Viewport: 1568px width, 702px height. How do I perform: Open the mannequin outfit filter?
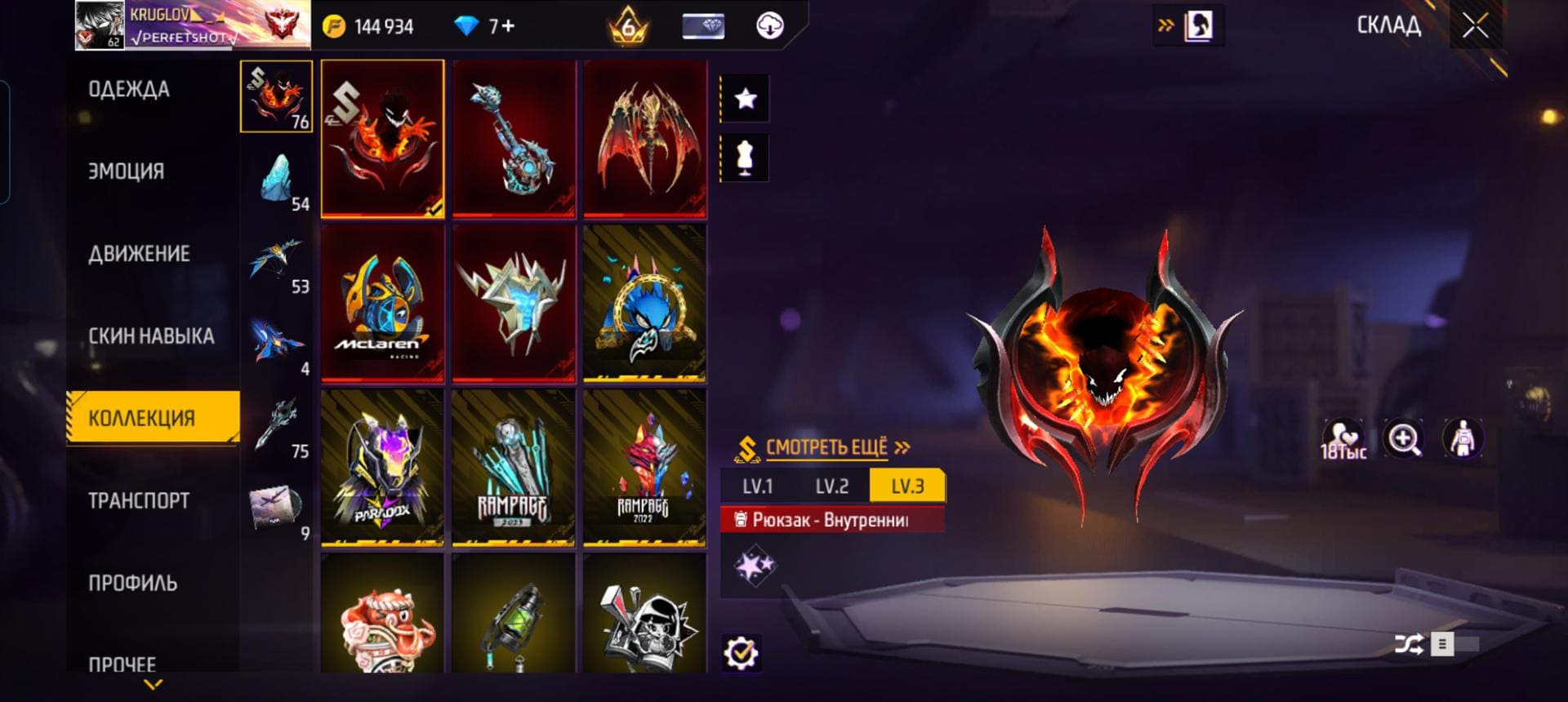[x=745, y=158]
